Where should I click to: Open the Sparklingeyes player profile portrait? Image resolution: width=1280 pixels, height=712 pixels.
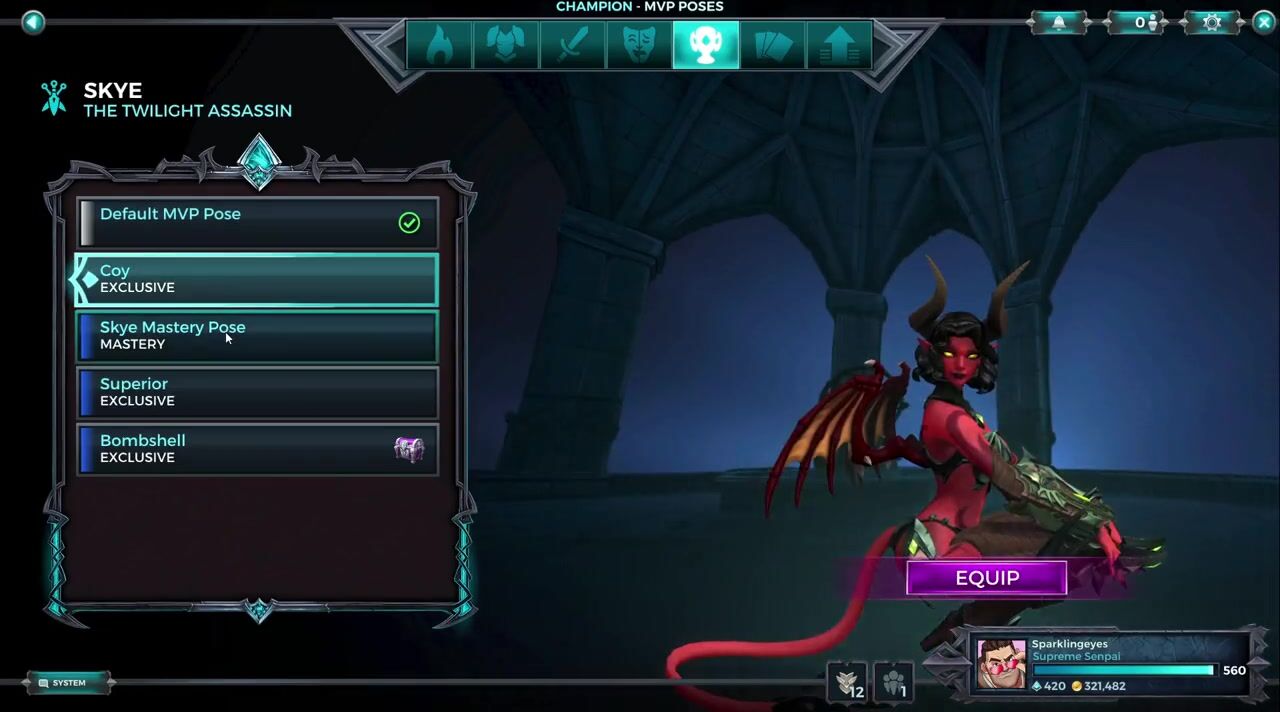click(1001, 664)
